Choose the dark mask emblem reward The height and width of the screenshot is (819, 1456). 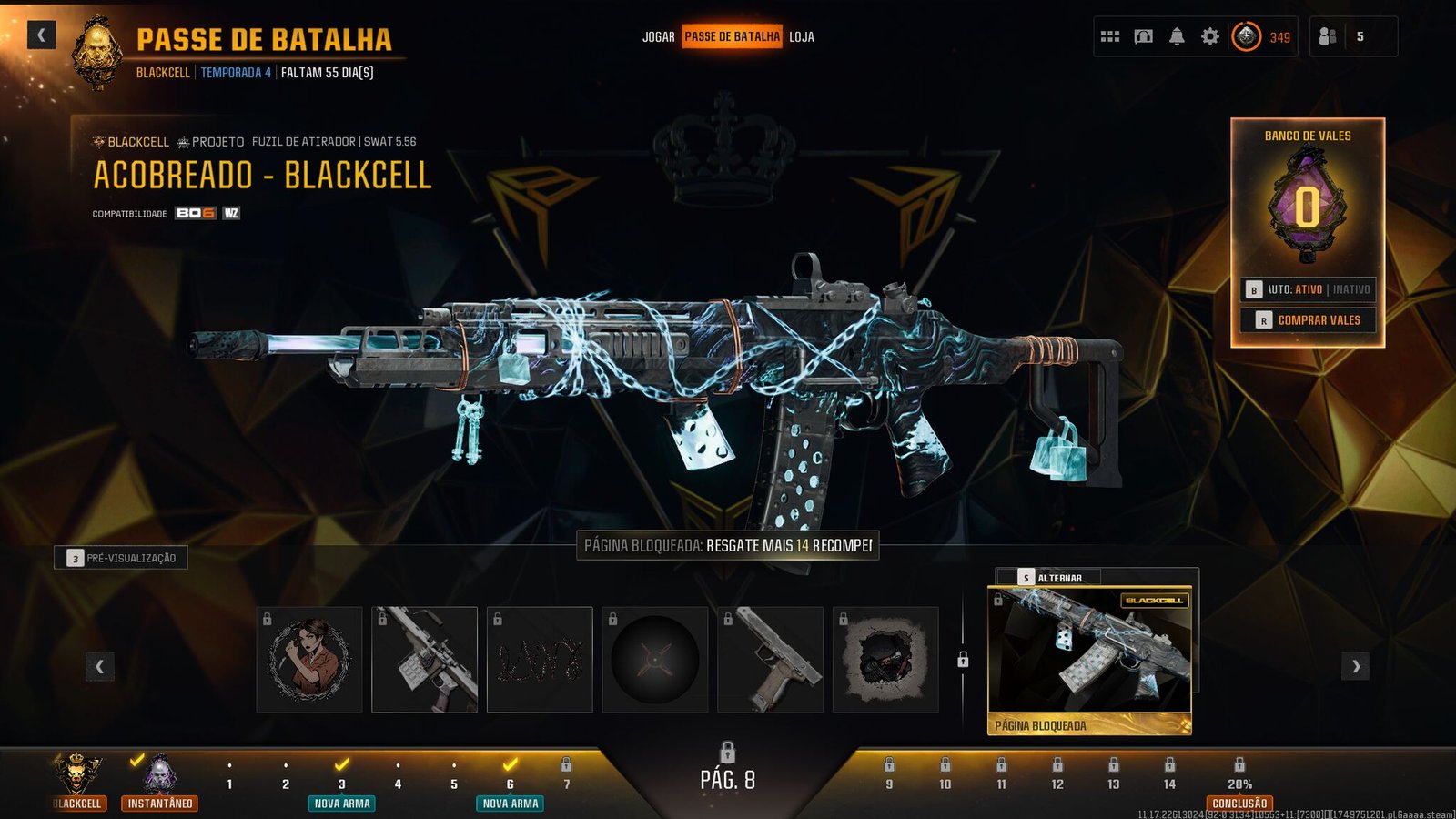pos(885,660)
